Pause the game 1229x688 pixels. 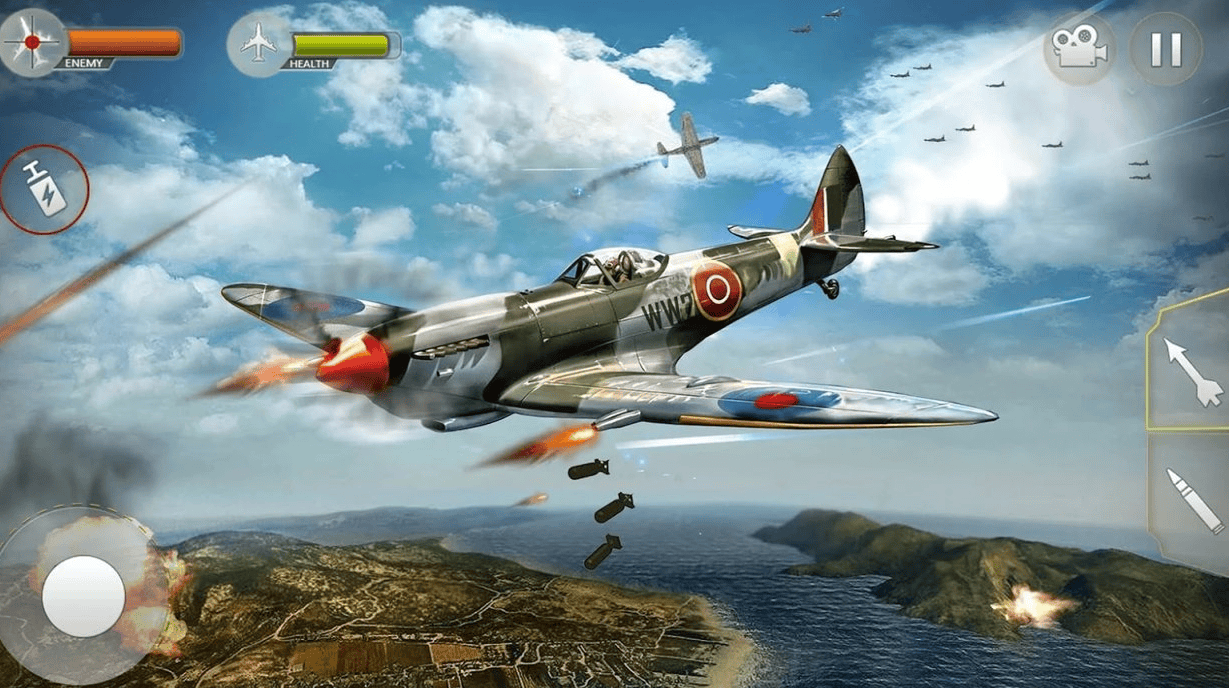(x=1166, y=50)
